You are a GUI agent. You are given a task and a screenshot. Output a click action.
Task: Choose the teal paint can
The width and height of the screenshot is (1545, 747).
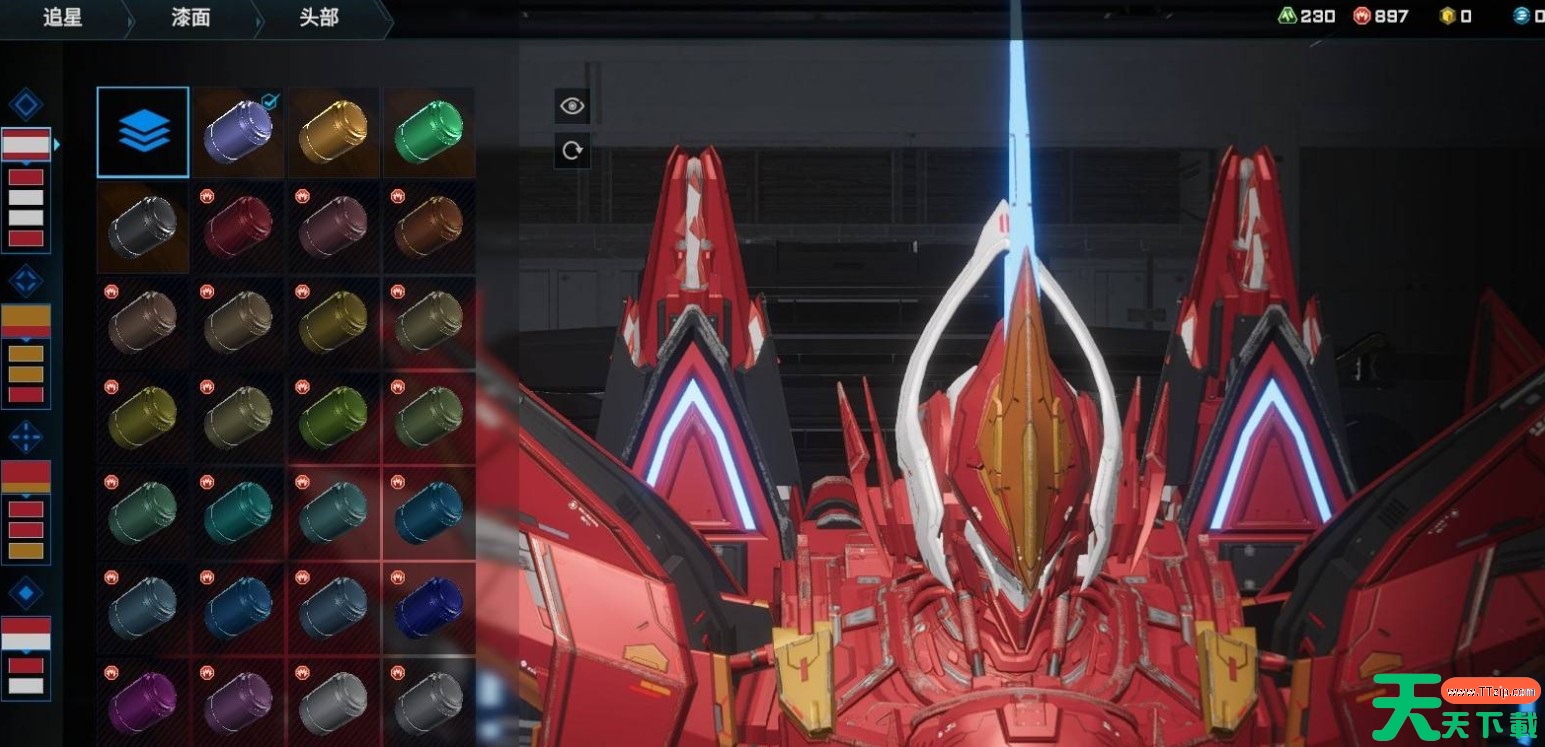point(237,512)
